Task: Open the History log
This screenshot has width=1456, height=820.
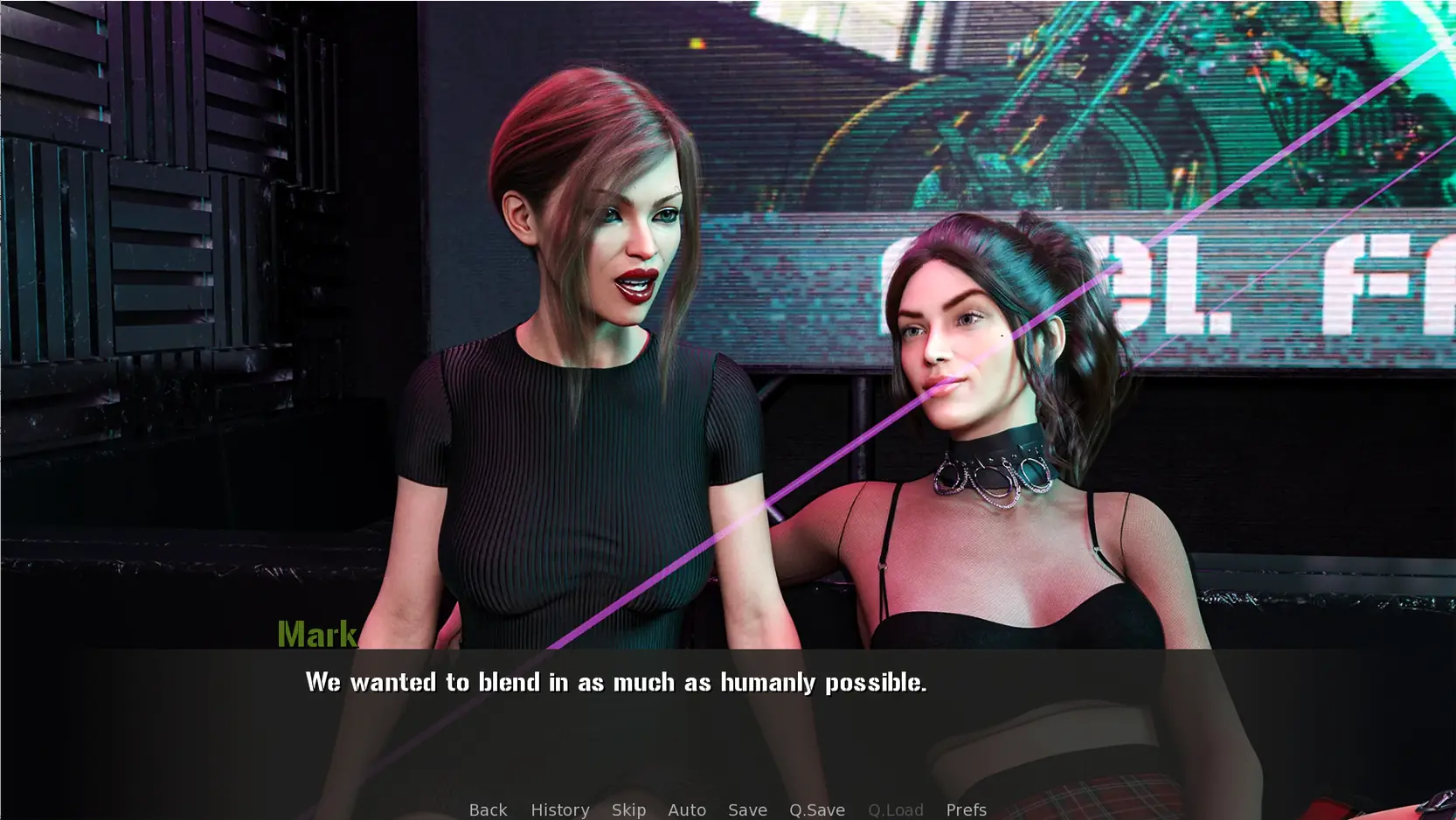Action: 559,810
